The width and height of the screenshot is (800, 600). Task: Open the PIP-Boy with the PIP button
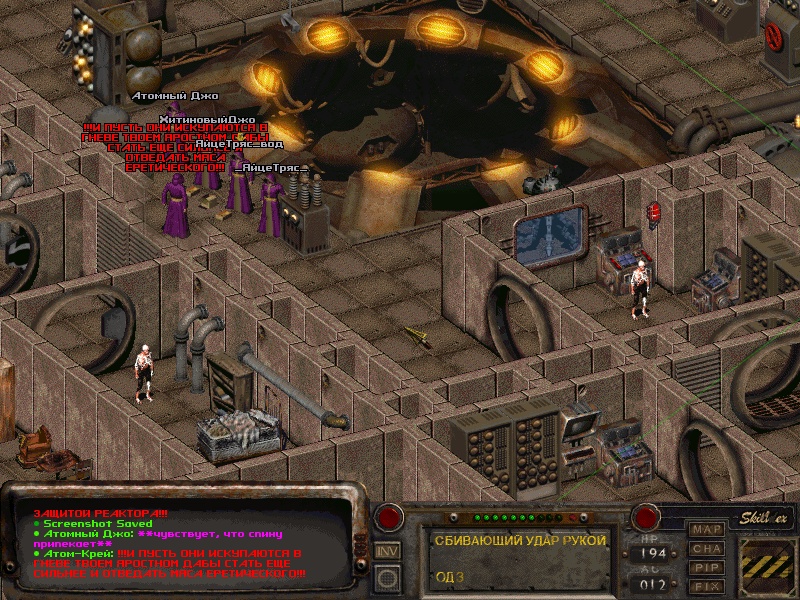pyautogui.click(x=708, y=567)
